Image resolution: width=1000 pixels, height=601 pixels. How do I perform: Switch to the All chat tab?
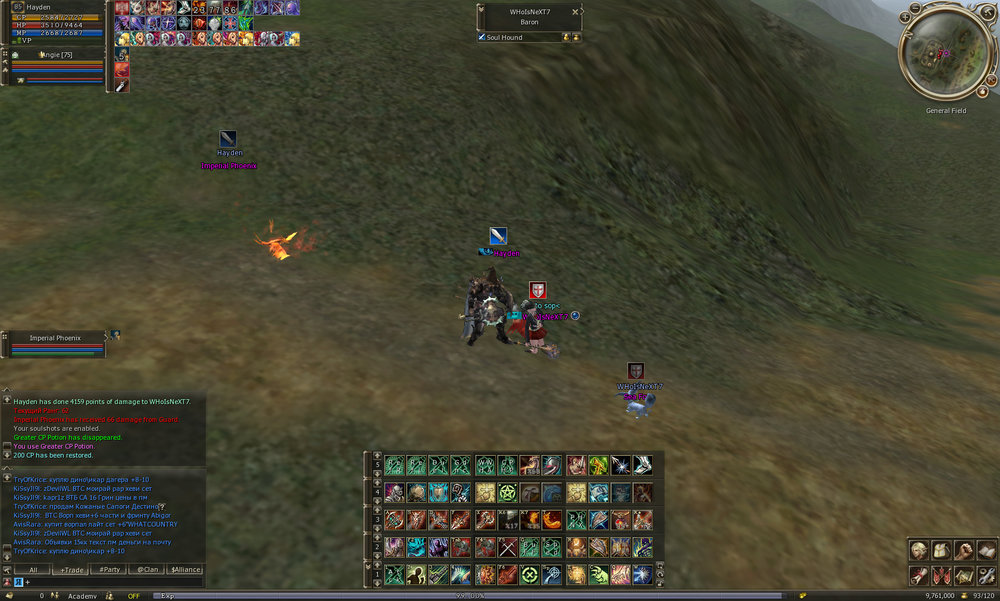point(33,569)
